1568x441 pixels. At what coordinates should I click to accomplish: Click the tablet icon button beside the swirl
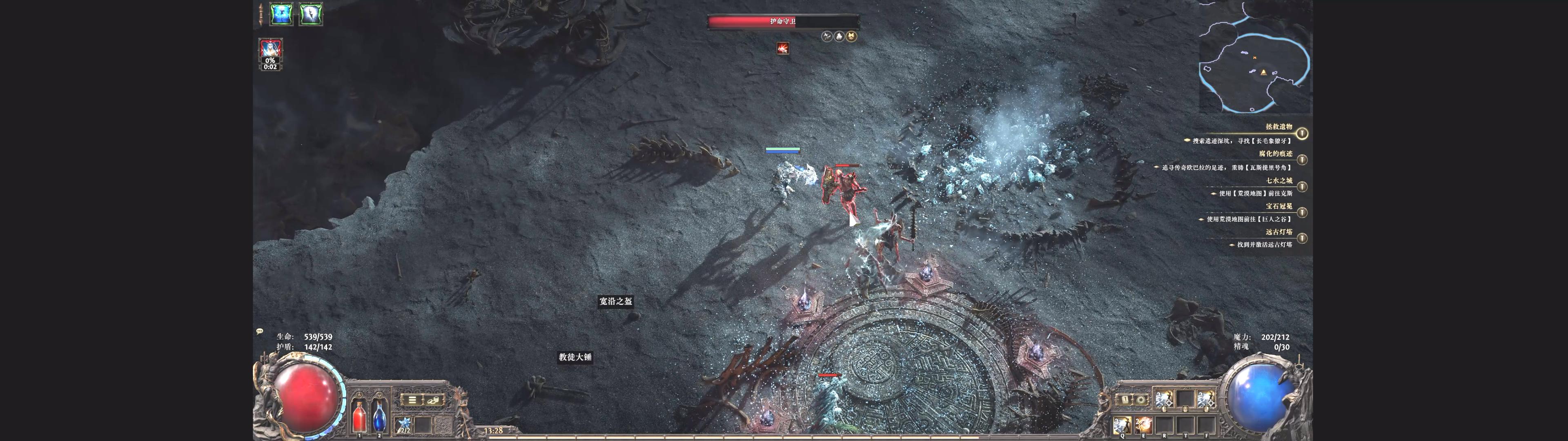click(x=1125, y=400)
